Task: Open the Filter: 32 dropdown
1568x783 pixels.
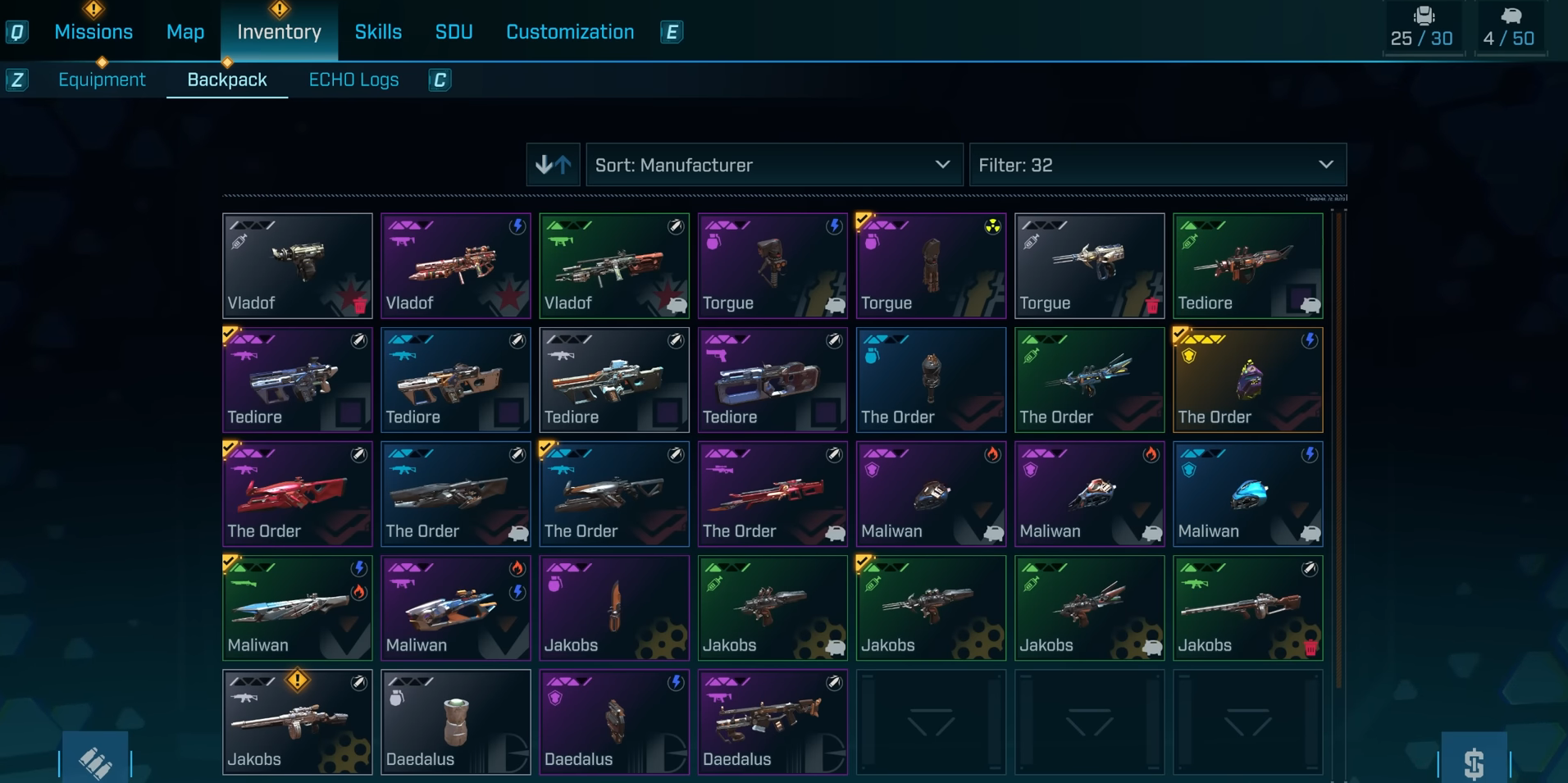Action: pos(1157,165)
